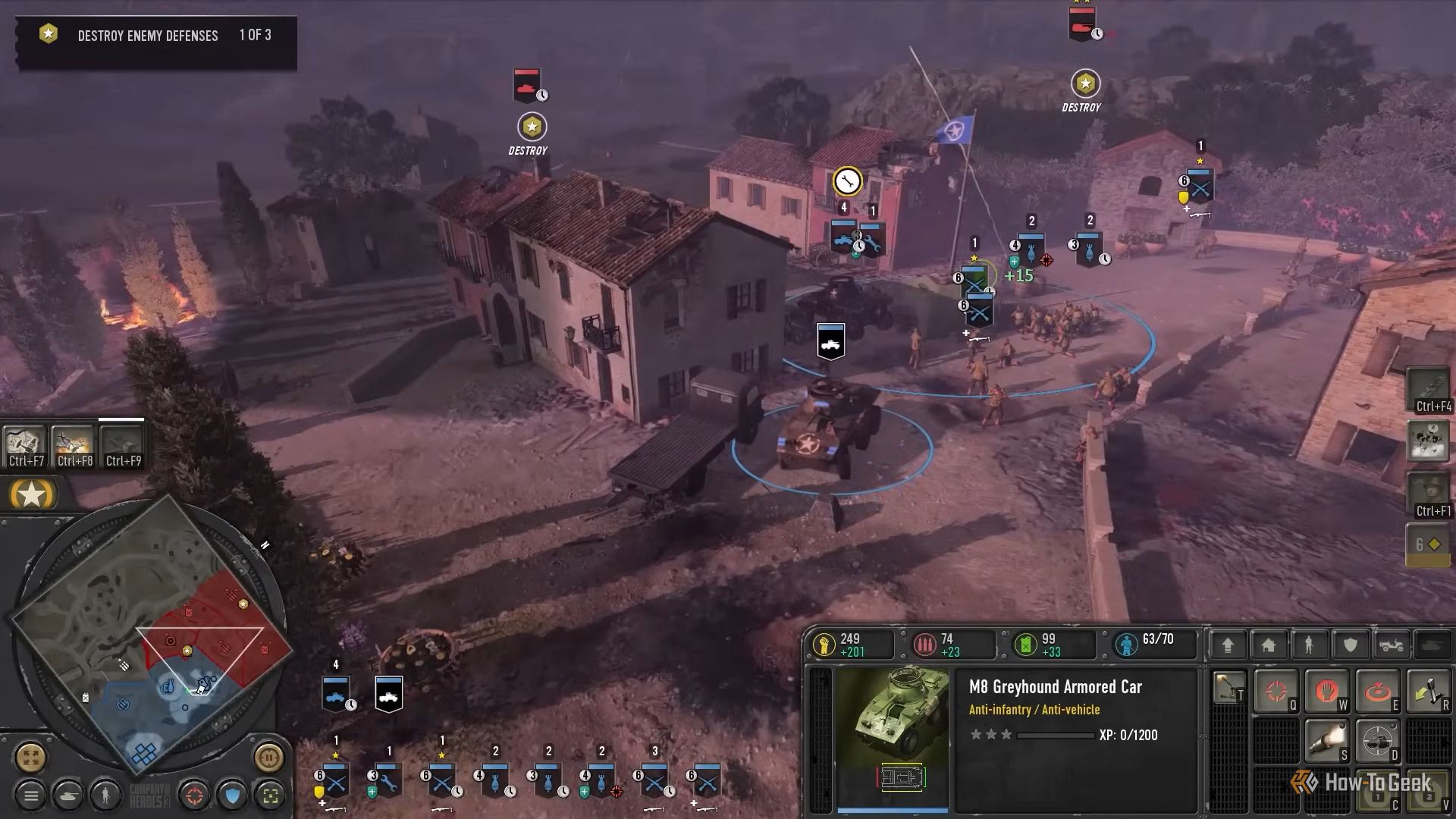The width and height of the screenshot is (1456, 819).
Task: Open the main menu hamburger button
Action: tap(31, 795)
